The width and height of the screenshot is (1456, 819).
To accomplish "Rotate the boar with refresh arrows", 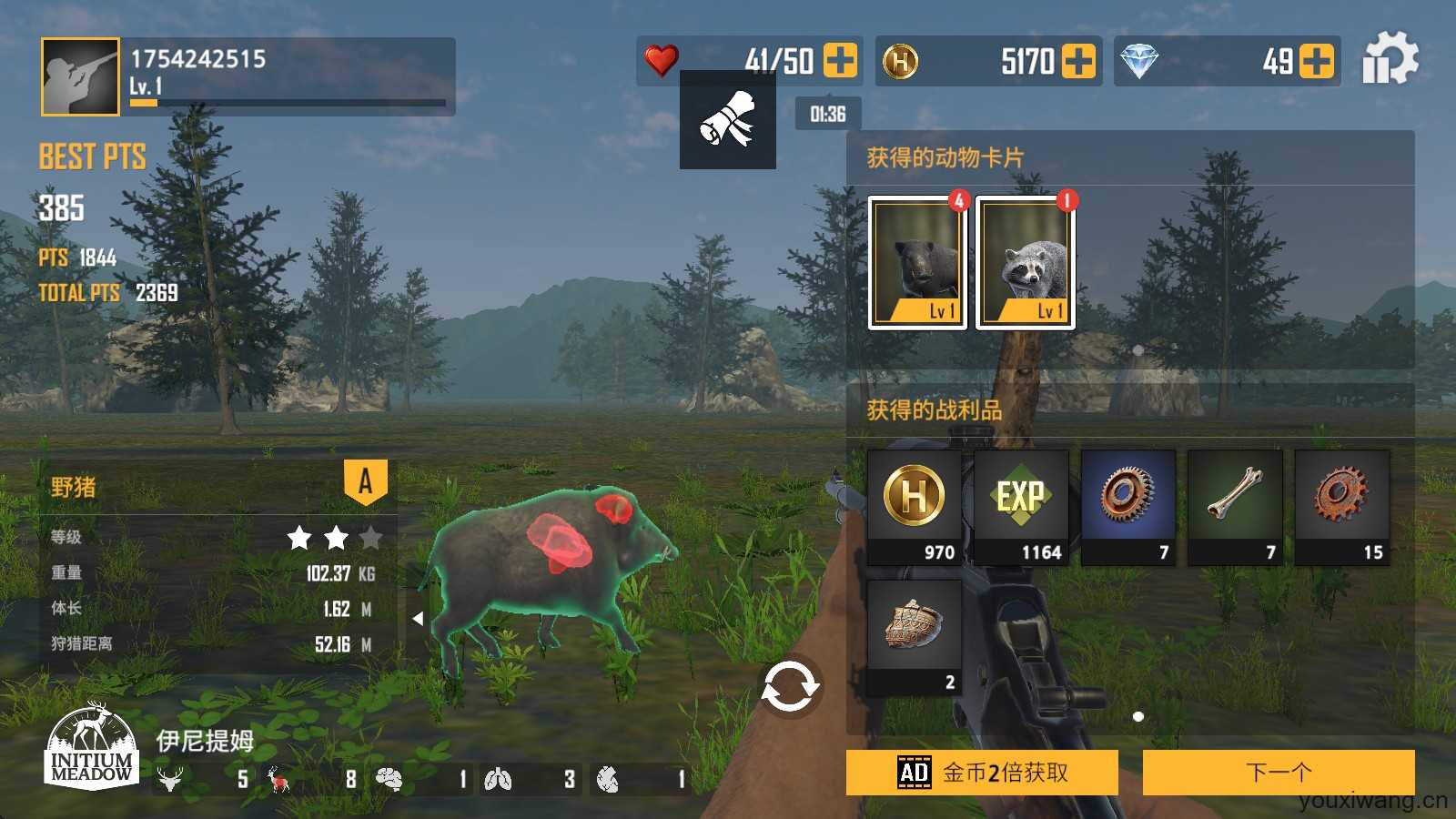I will click(789, 687).
